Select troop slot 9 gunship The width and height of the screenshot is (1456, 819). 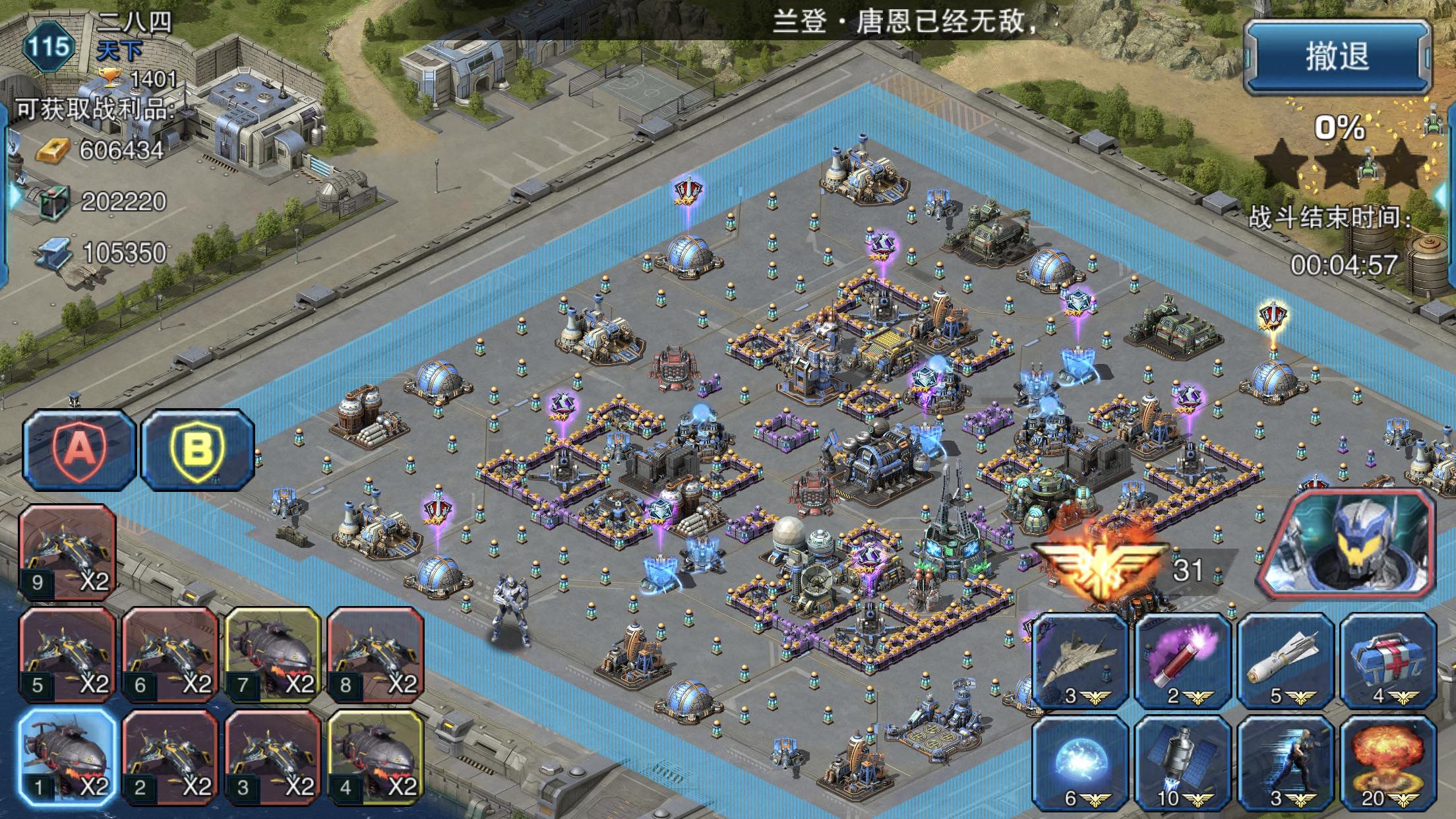pos(67,553)
